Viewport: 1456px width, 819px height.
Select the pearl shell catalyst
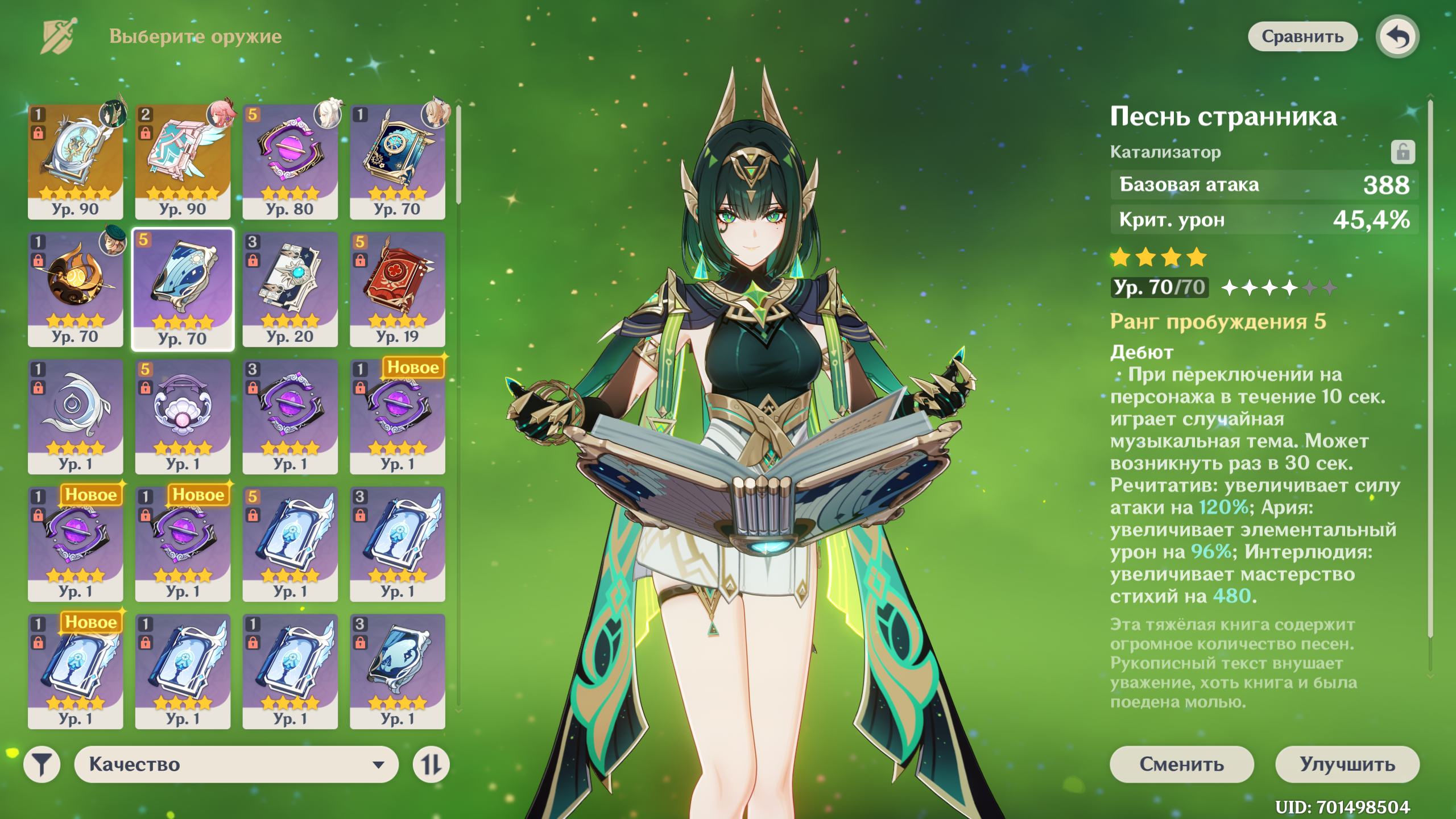coord(183,416)
